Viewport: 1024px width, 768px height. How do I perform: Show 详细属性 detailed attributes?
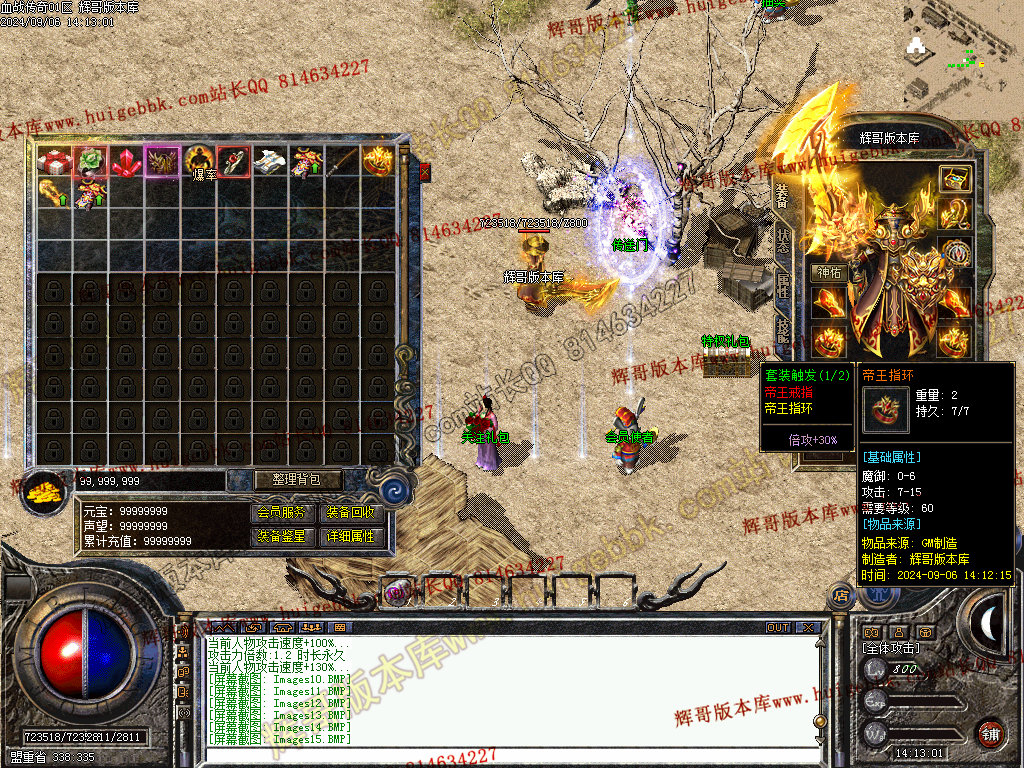point(350,536)
